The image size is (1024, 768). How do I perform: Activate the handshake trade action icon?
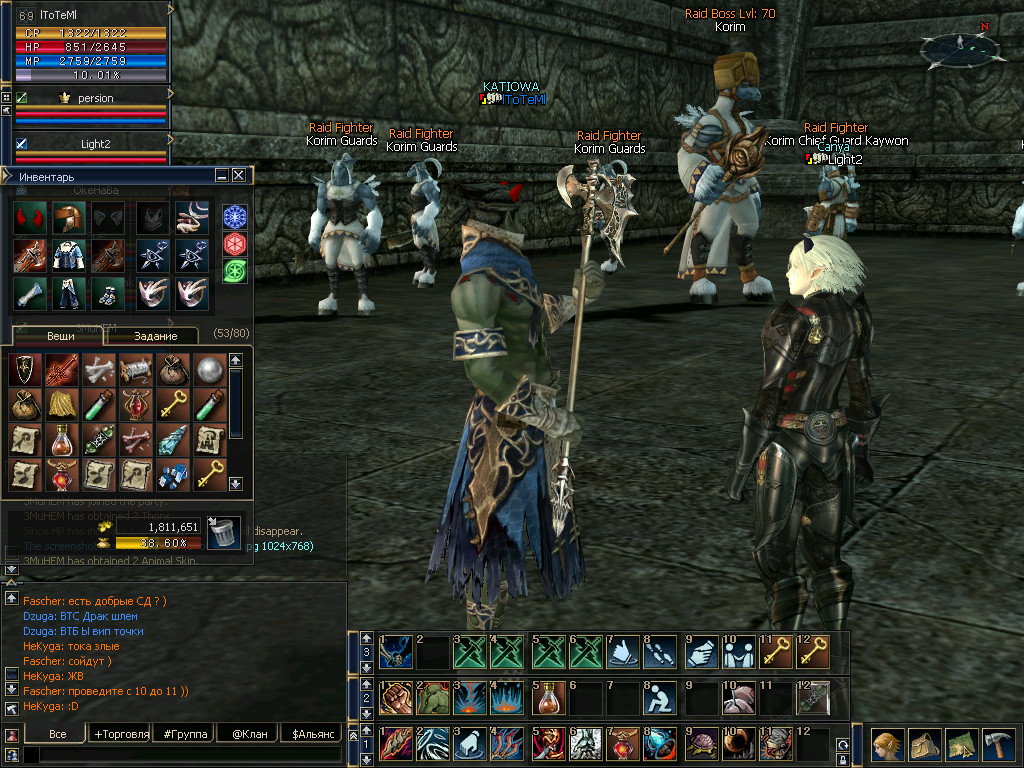coord(697,653)
